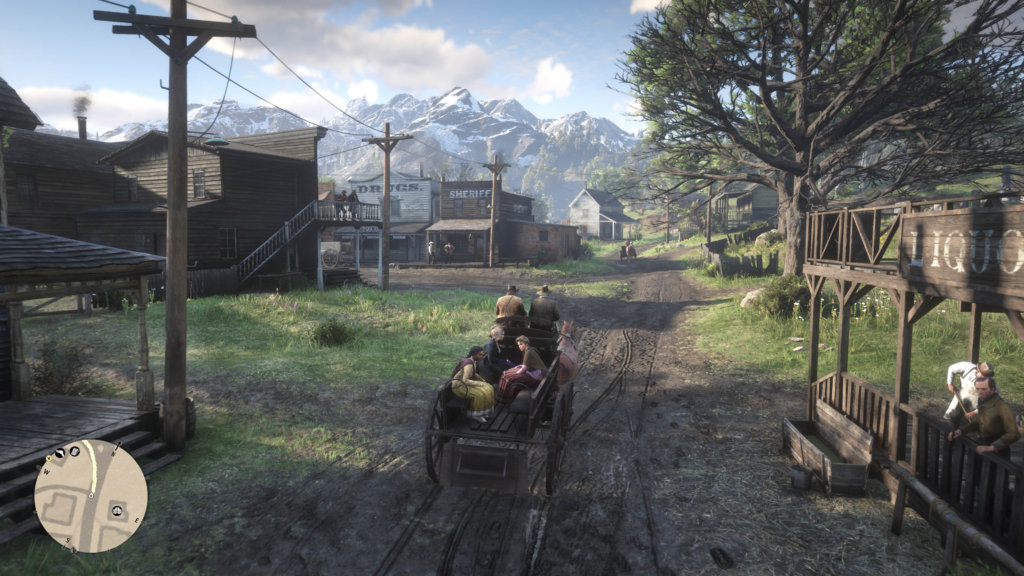The width and height of the screenshot is (1024, 576).
Task: Open the circular minimap
Action: point(91,497)
